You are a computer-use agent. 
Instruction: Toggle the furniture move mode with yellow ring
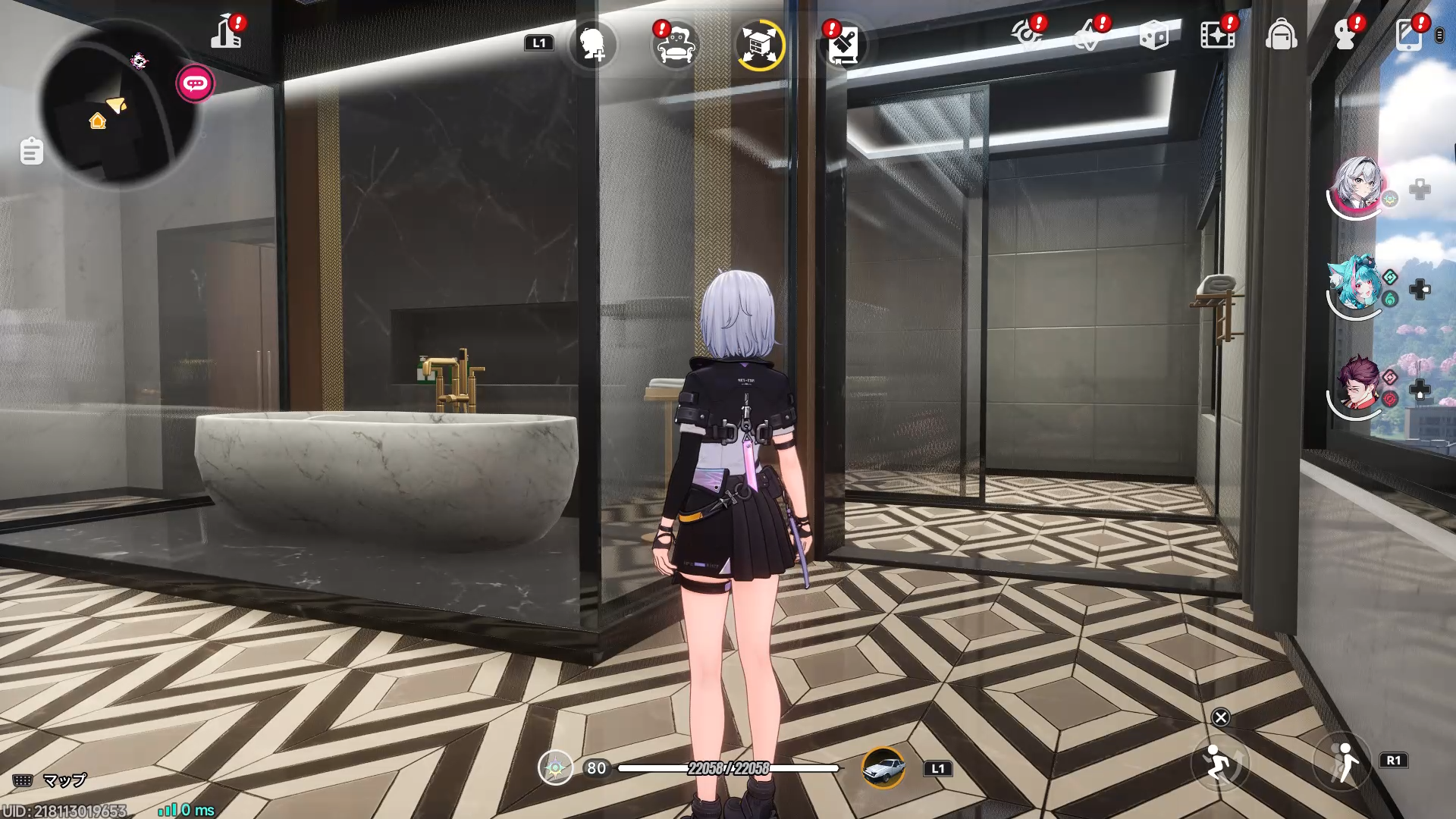coord(758,44)
